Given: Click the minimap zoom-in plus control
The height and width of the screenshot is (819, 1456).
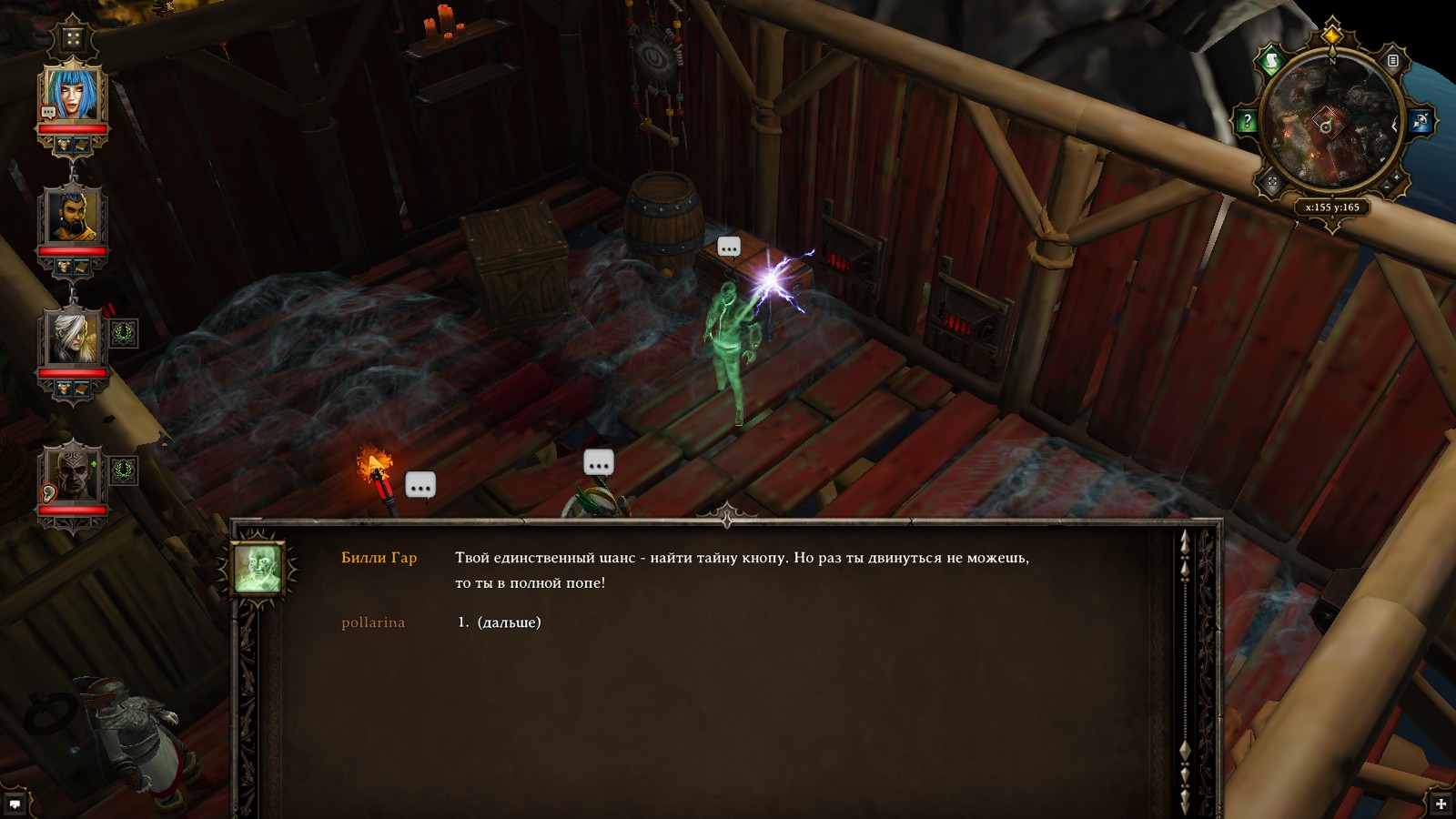Looking at the screenshot, I should click(x=1396, y=178).
